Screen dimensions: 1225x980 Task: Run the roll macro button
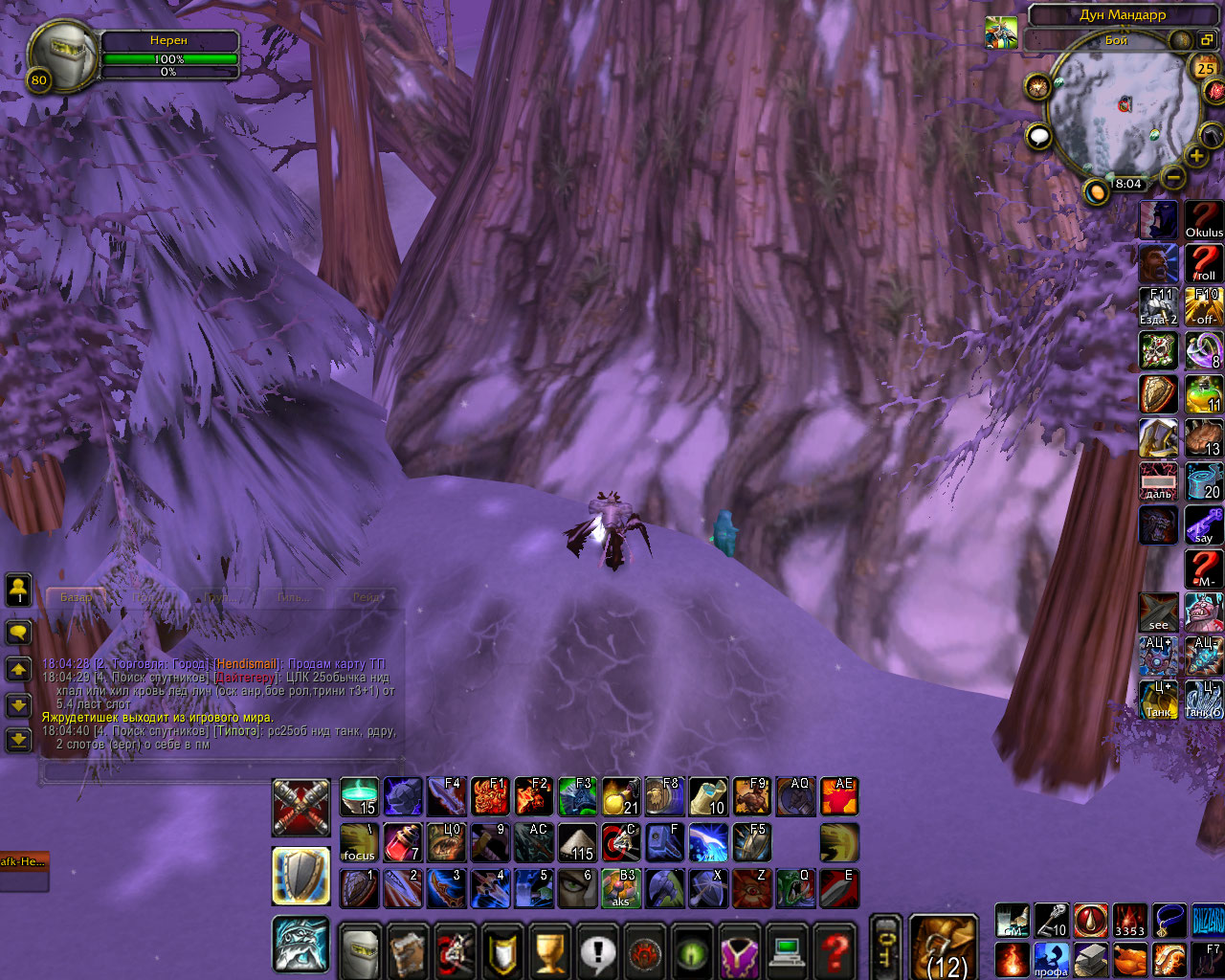pos(1204,263)
